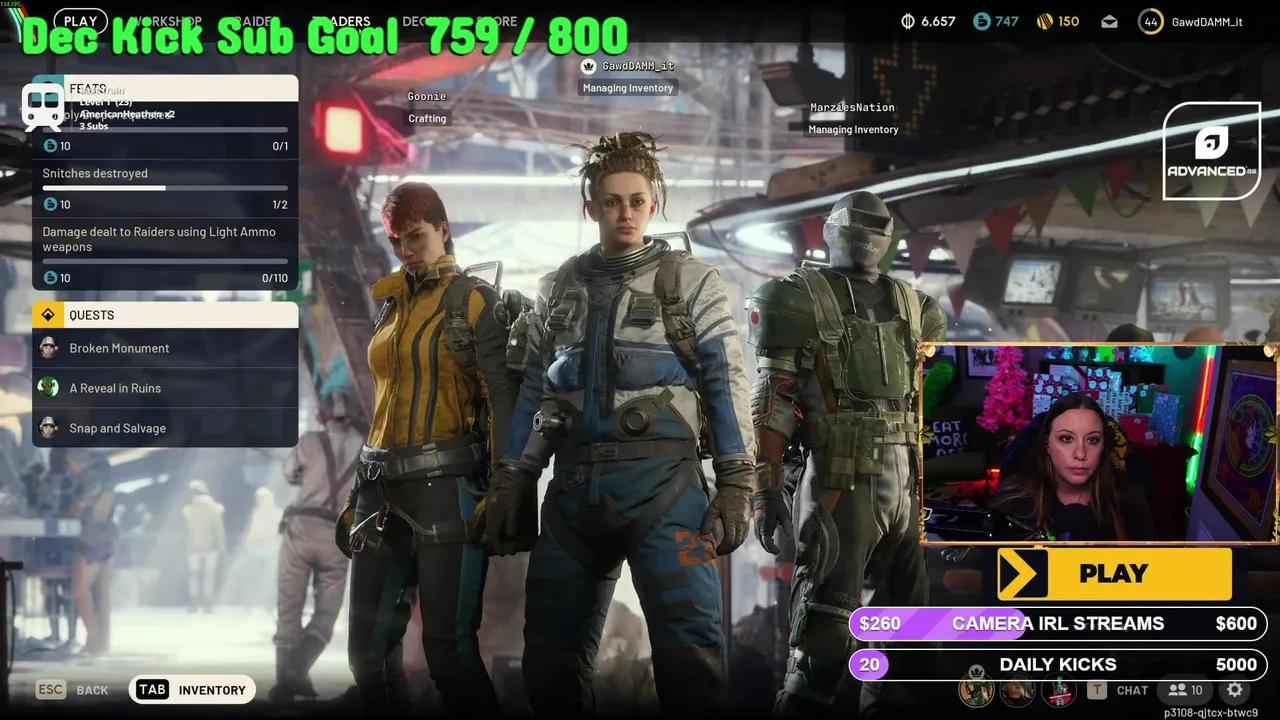Click the level 44 player badge
Image resolution: width=1280 pixels, height=720 pixels.
1150,21
